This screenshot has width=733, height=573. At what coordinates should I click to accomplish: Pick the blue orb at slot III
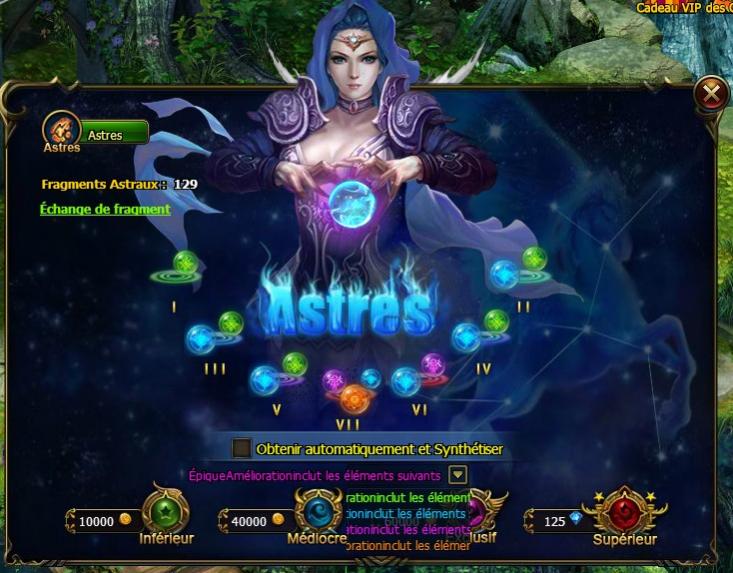click(x=201, y=340)
